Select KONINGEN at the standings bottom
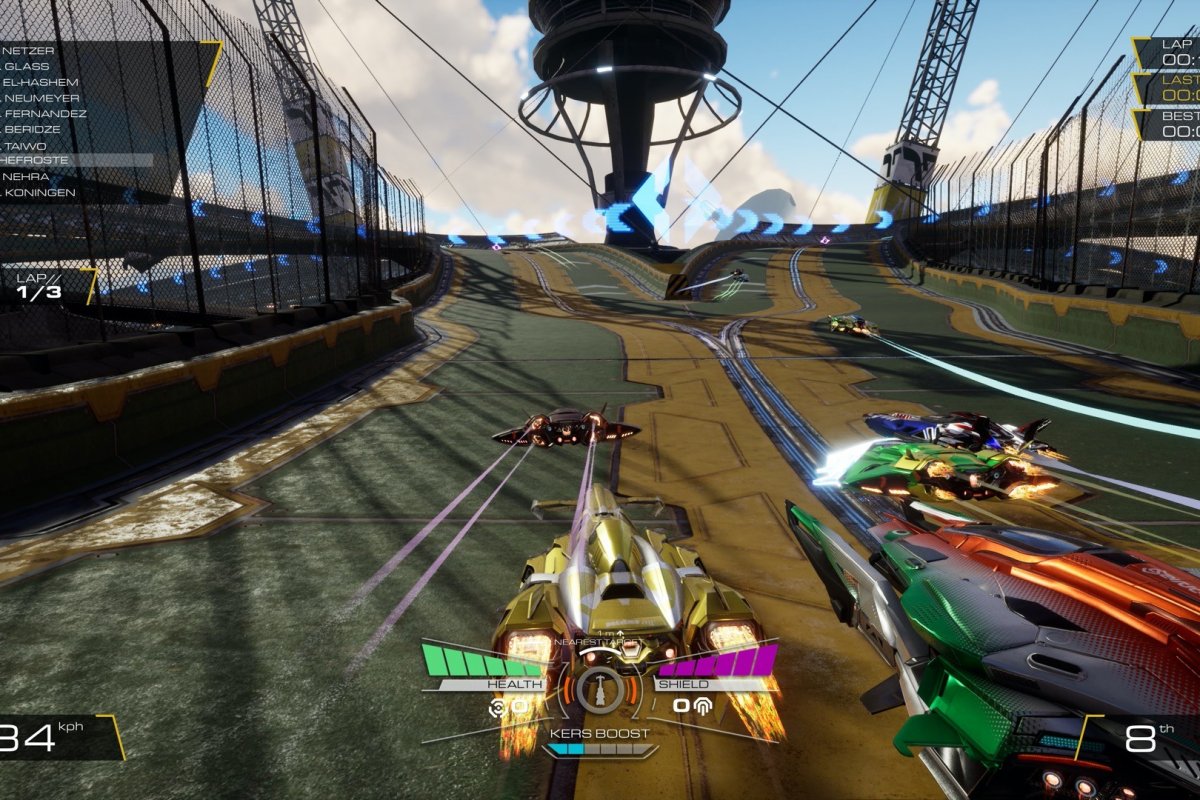1200x800 pixels. 39,192
